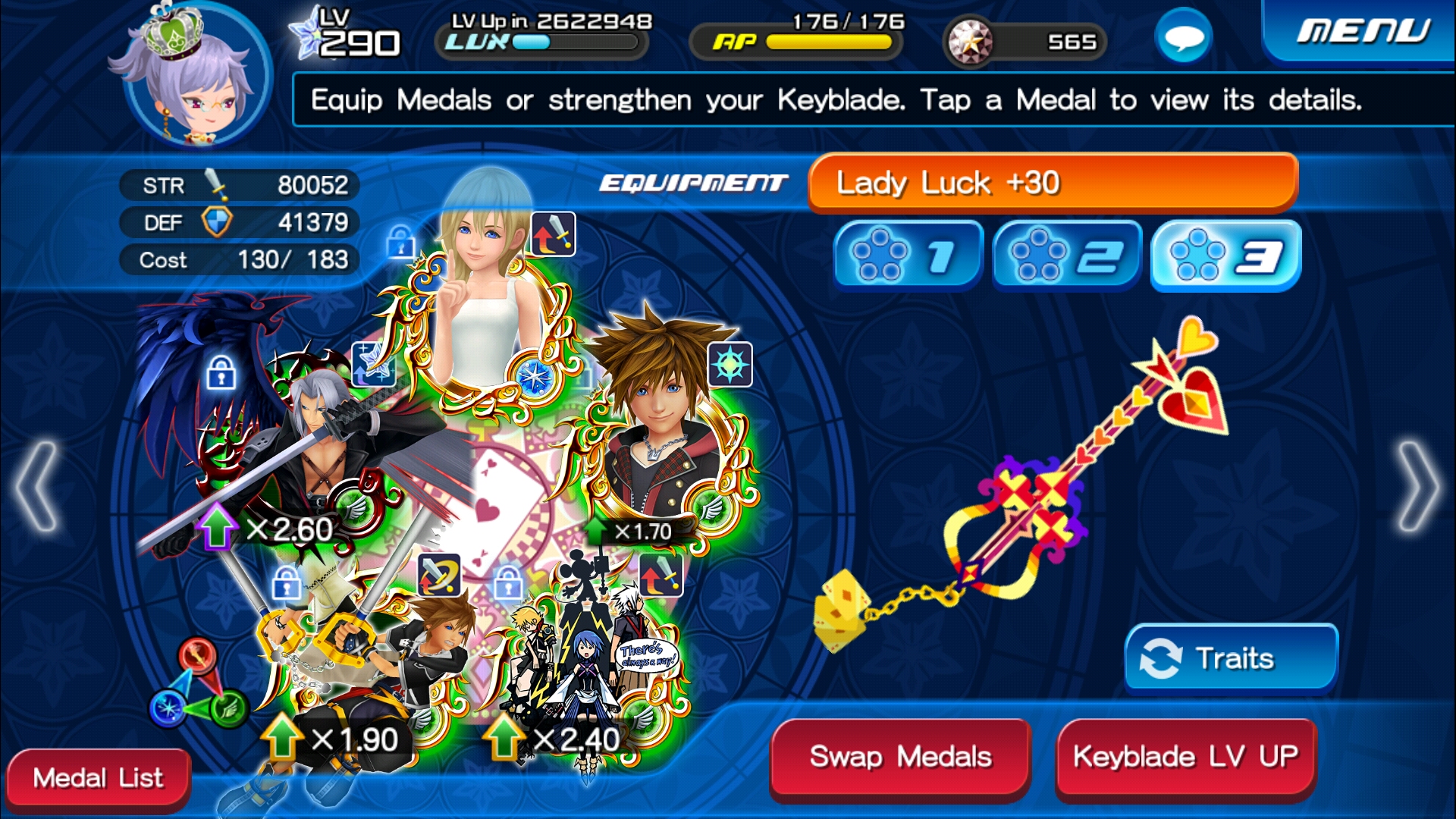This screenshot has width=1456, height=819.
Task: Open the chat speech bubble
Action: [1183, 36]
